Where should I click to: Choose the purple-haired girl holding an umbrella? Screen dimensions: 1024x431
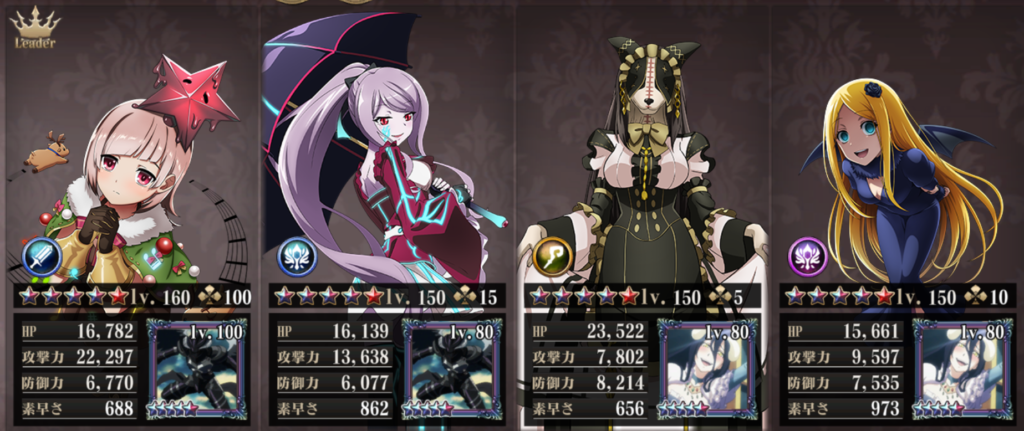(x=385, y=160)
